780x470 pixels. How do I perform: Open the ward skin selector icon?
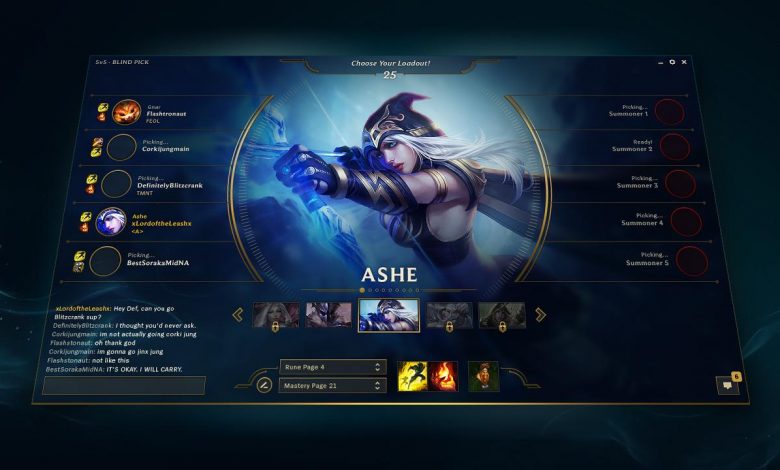[x=483, y=376]
